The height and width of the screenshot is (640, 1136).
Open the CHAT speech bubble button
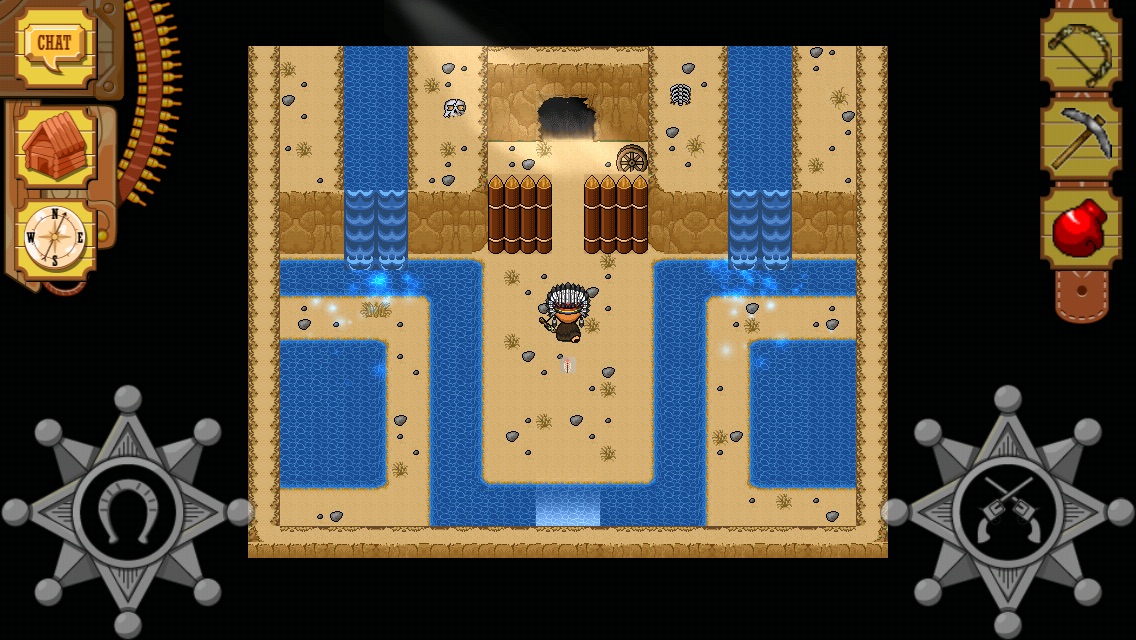(54, 45)
